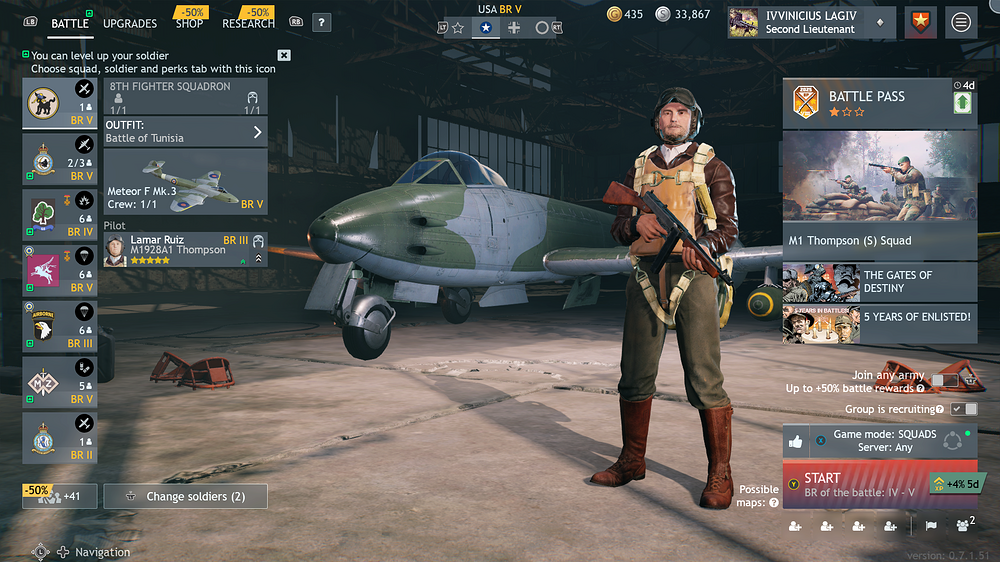
Task: Select the 8th Fighter Squadron cat squad
Action: pos(60,104)
